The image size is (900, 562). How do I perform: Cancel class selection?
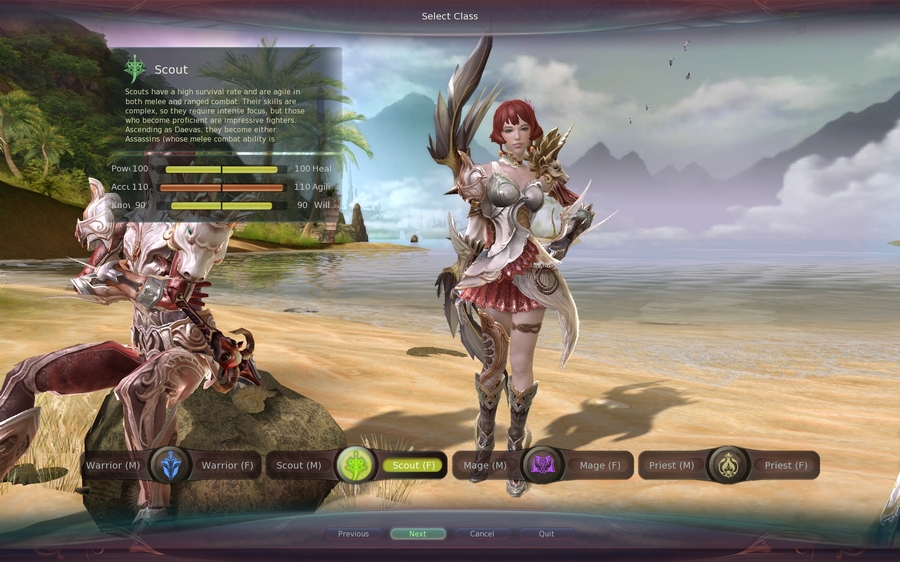click(x=482, y=534)
